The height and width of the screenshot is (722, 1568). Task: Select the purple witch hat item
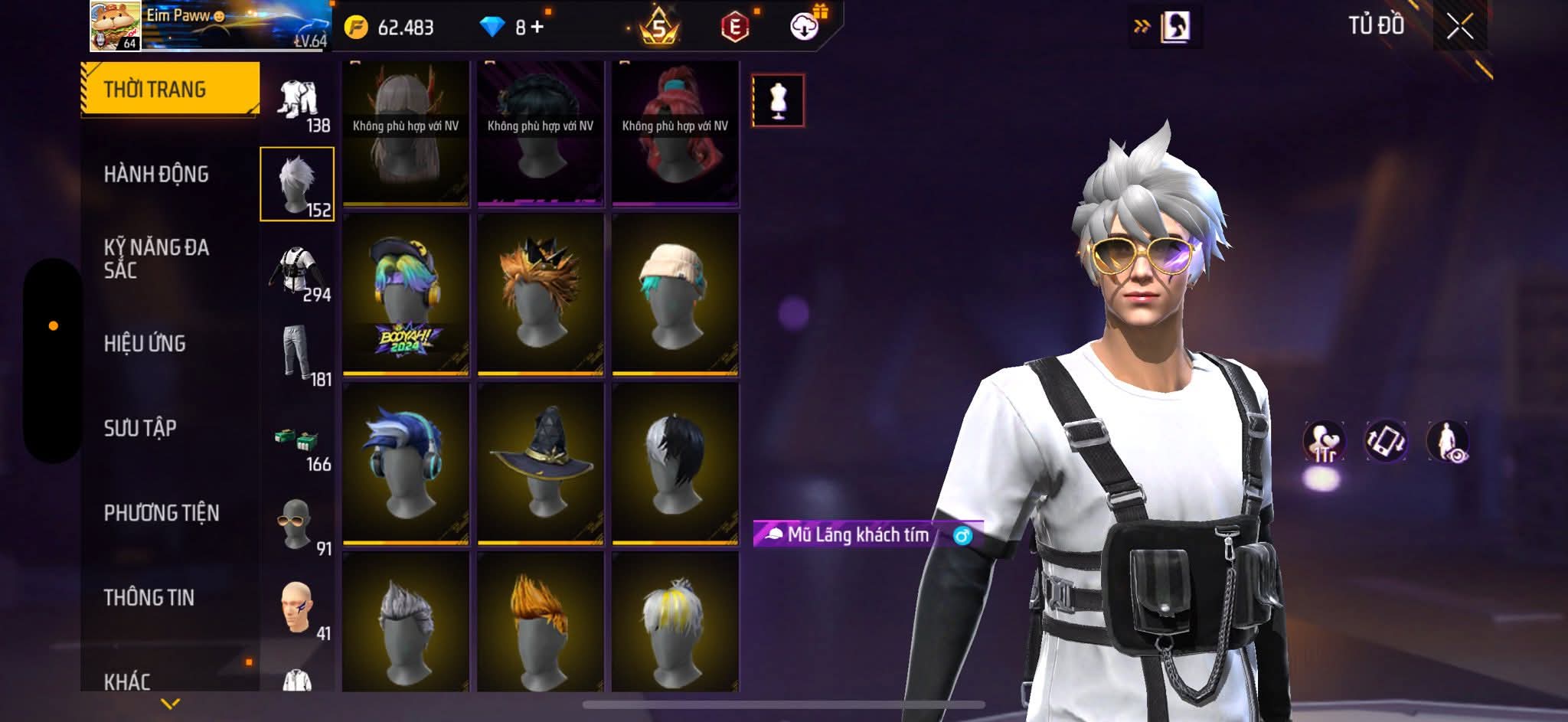541,463
